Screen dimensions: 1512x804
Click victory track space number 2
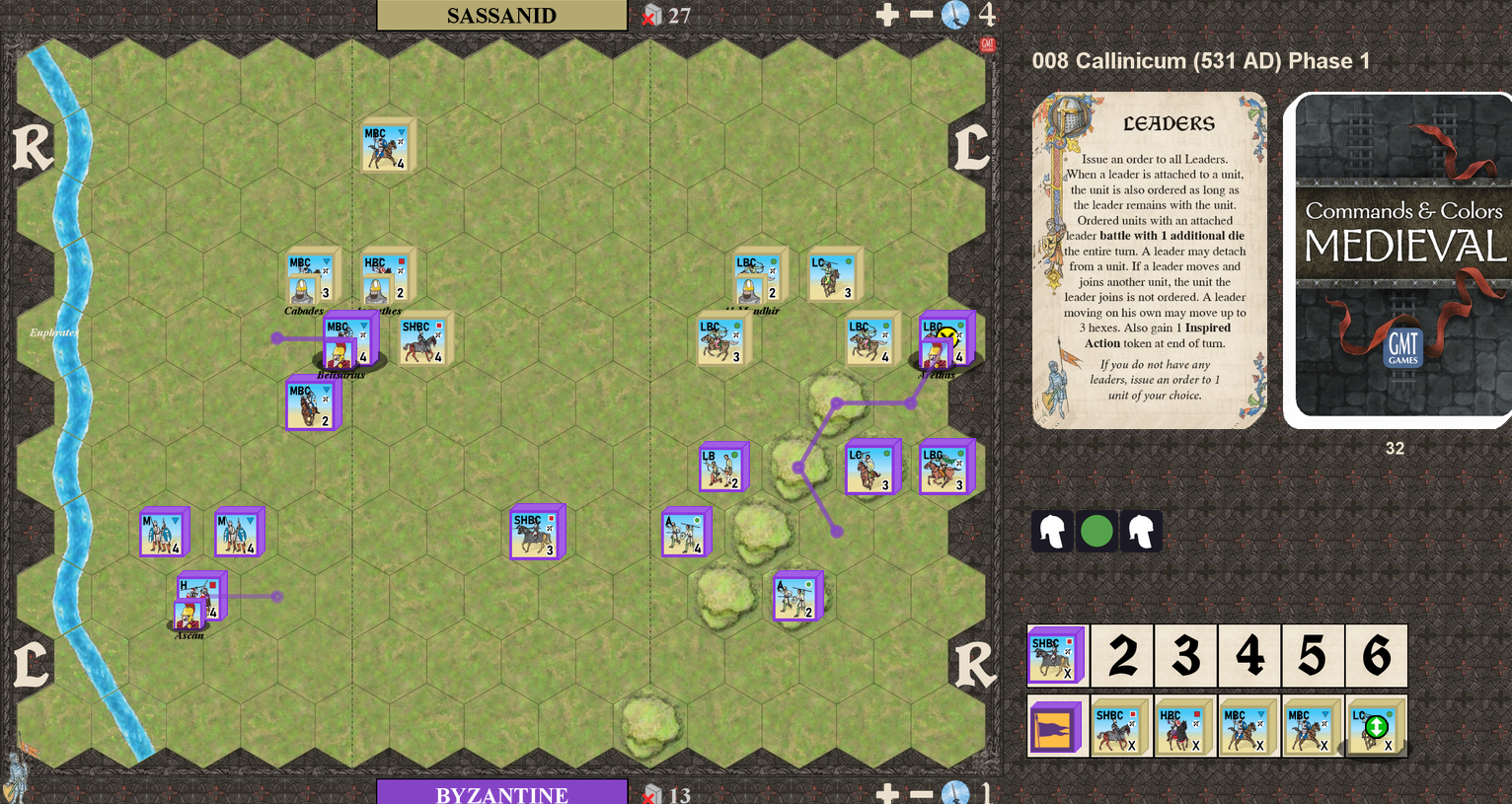tap(1122, 655)
